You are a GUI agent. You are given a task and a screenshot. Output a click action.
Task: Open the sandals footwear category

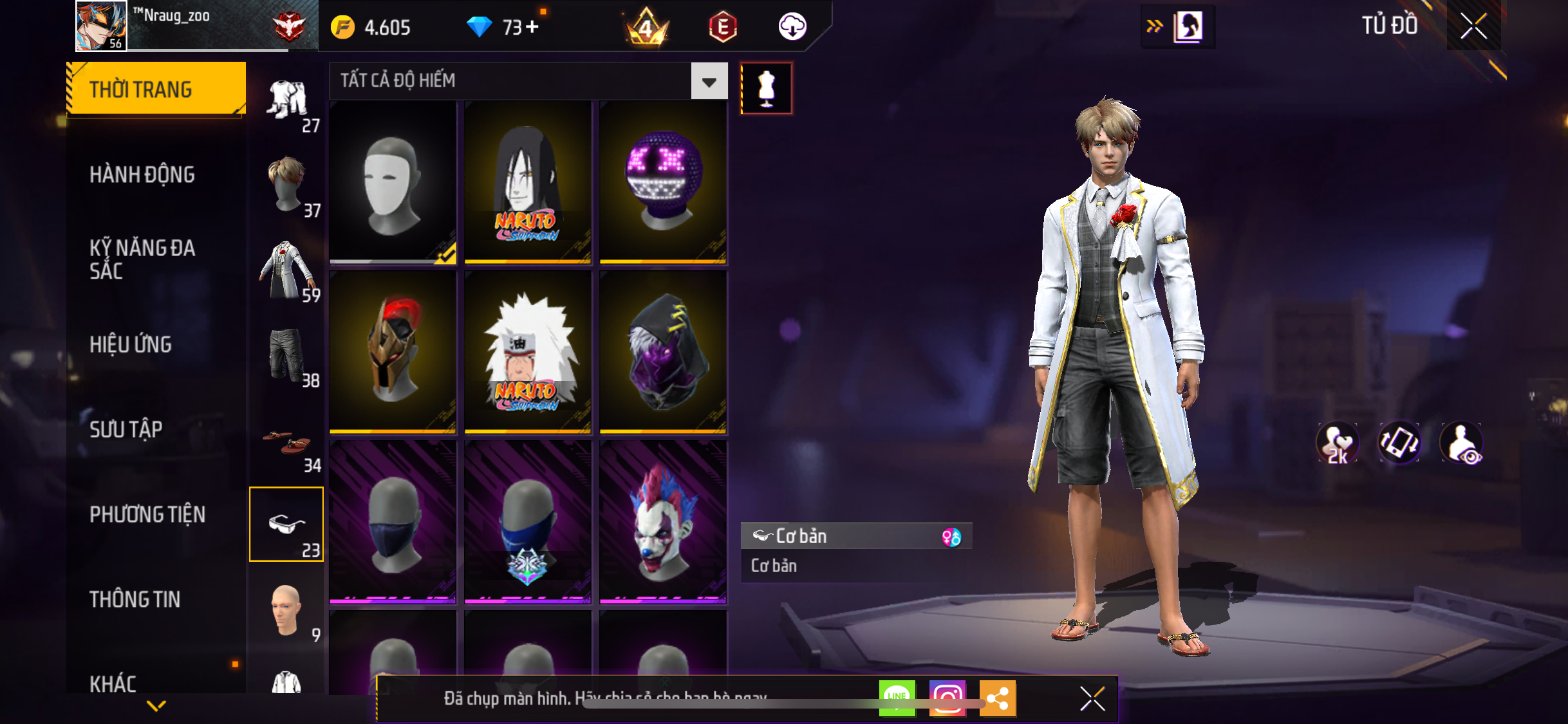click(x=286, y=443)
